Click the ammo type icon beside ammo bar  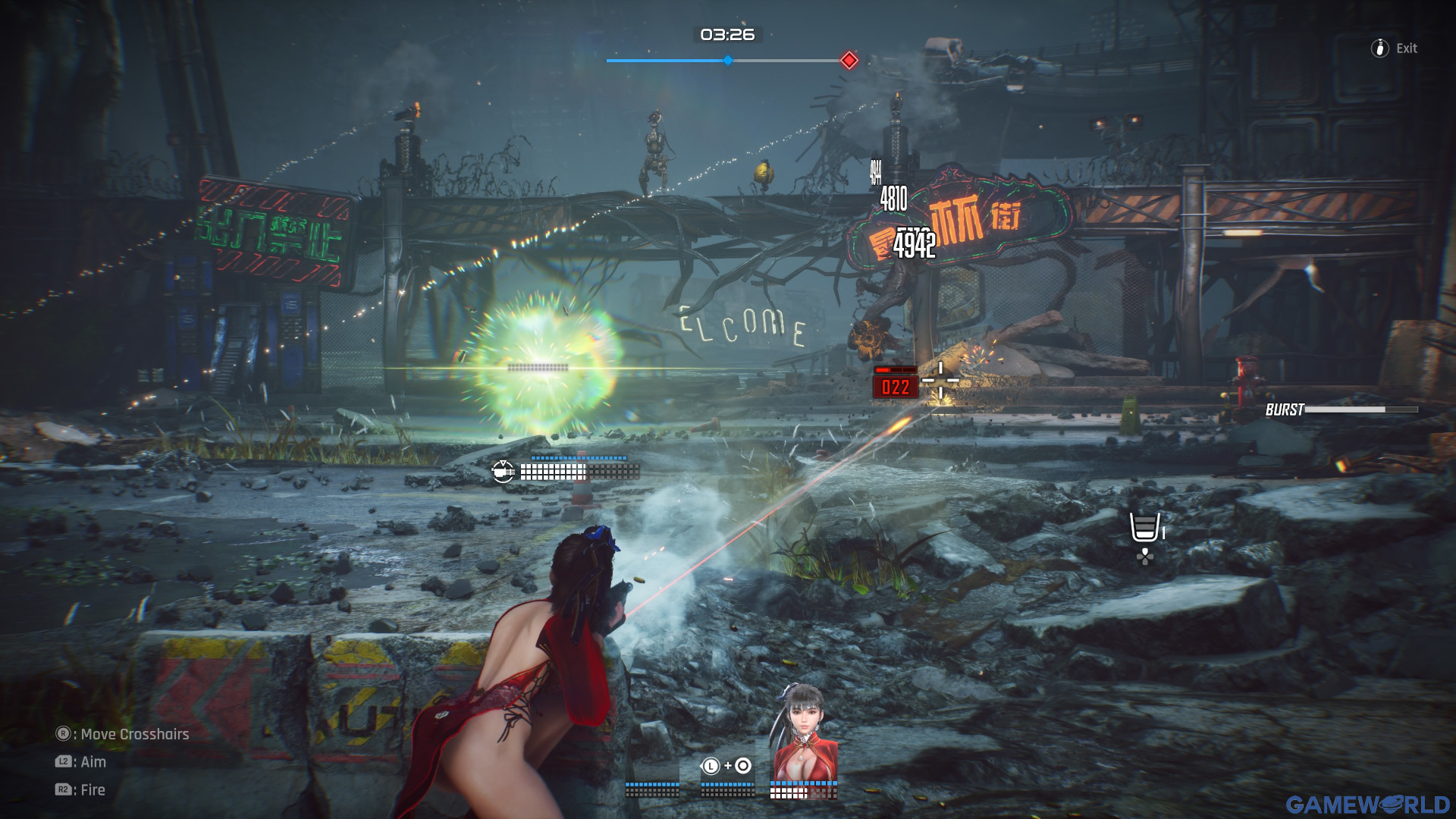coord(503,472)
